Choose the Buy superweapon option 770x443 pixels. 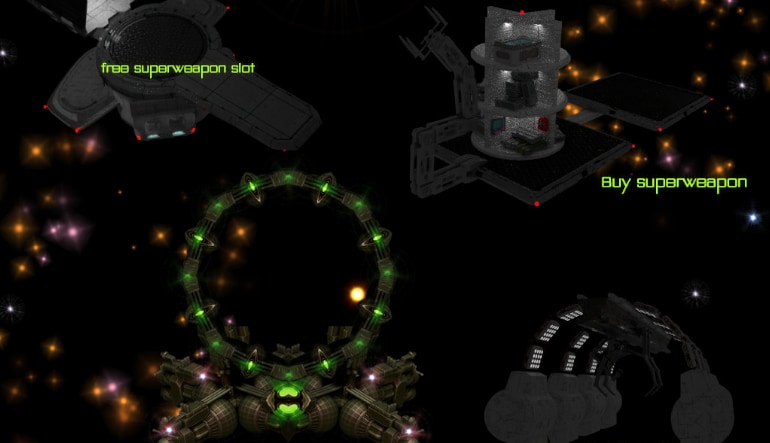[673, 184]
